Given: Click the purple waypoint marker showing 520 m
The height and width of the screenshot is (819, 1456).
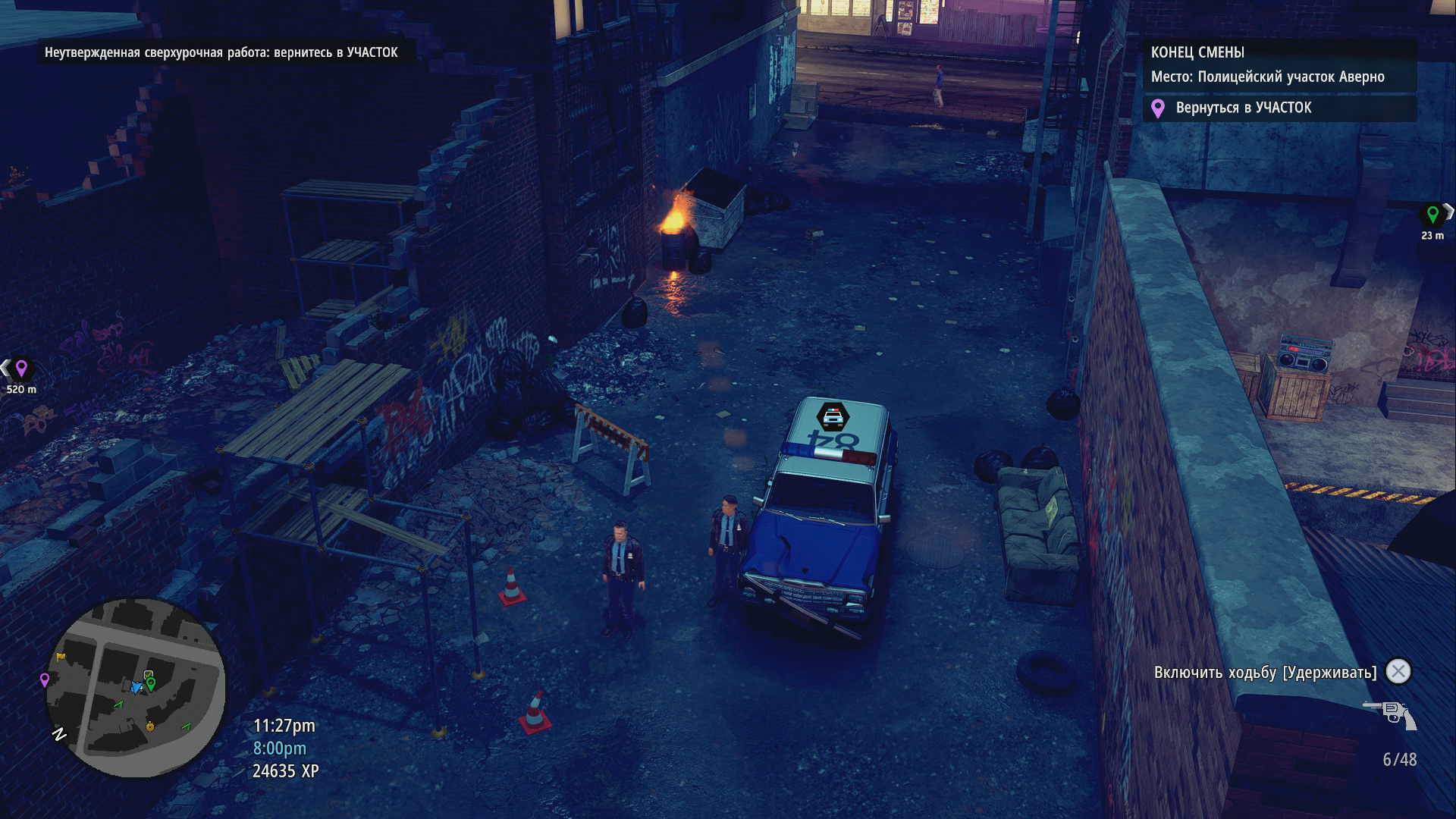Looking at the screenshot, I should pos(21,369).
